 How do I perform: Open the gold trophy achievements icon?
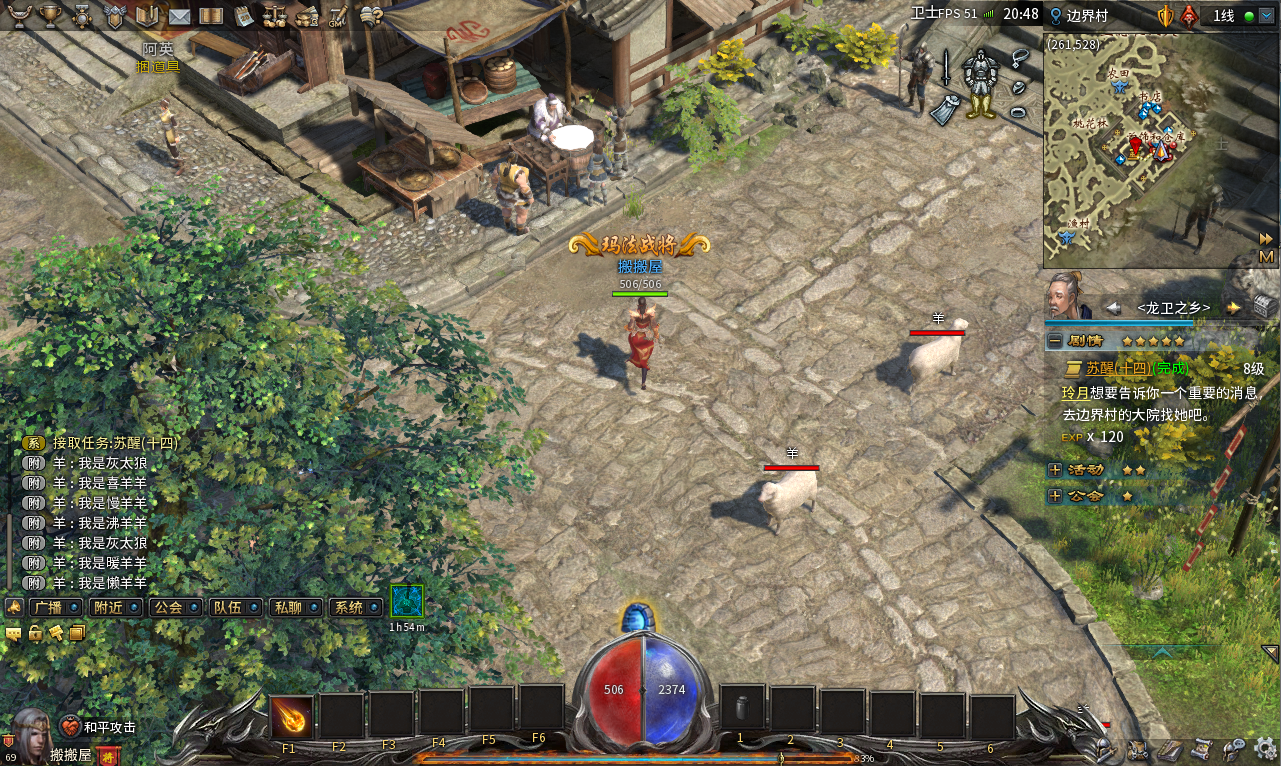(49, 15)
